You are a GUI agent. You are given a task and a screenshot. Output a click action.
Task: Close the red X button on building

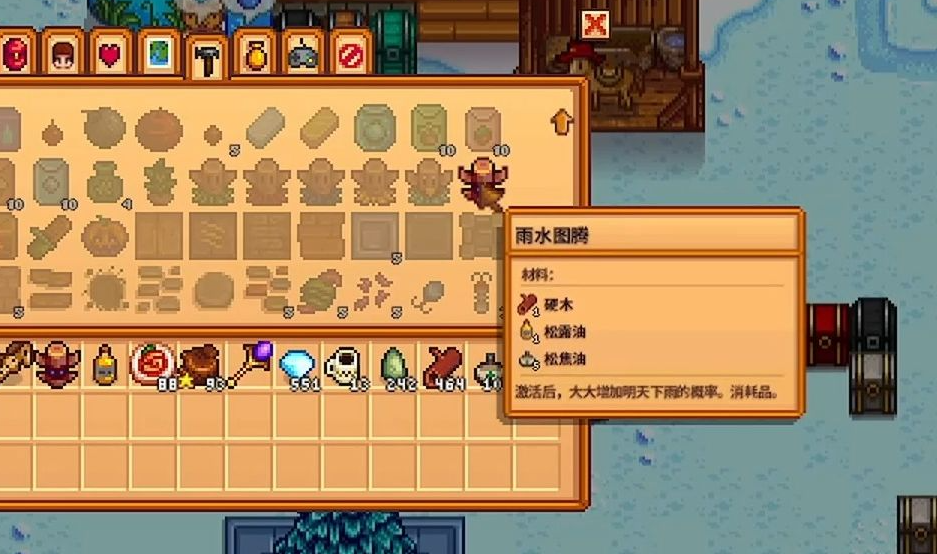(x=595, y=25)
